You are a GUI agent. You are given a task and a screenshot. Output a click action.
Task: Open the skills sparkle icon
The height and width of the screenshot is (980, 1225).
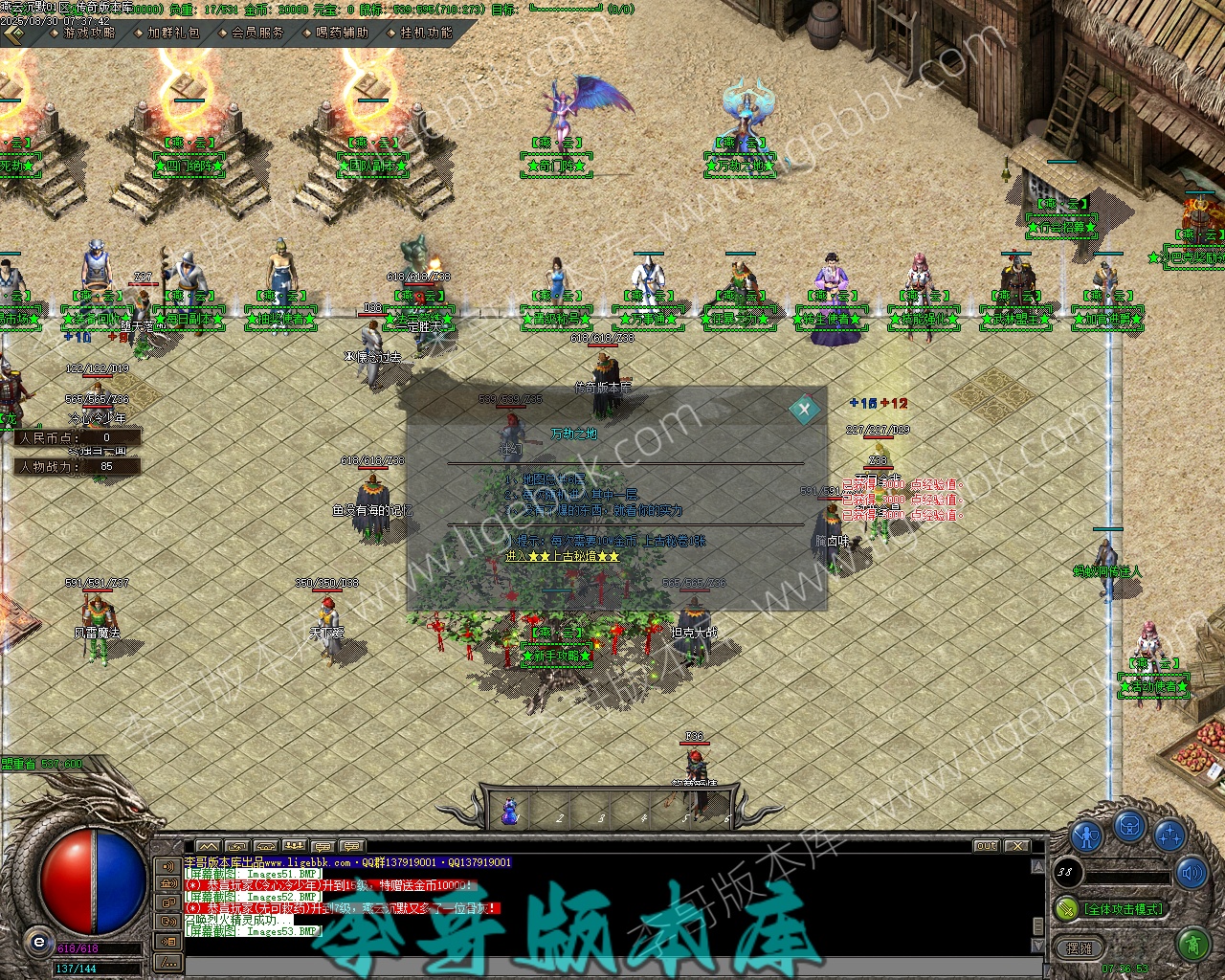tap(1169, 835)
